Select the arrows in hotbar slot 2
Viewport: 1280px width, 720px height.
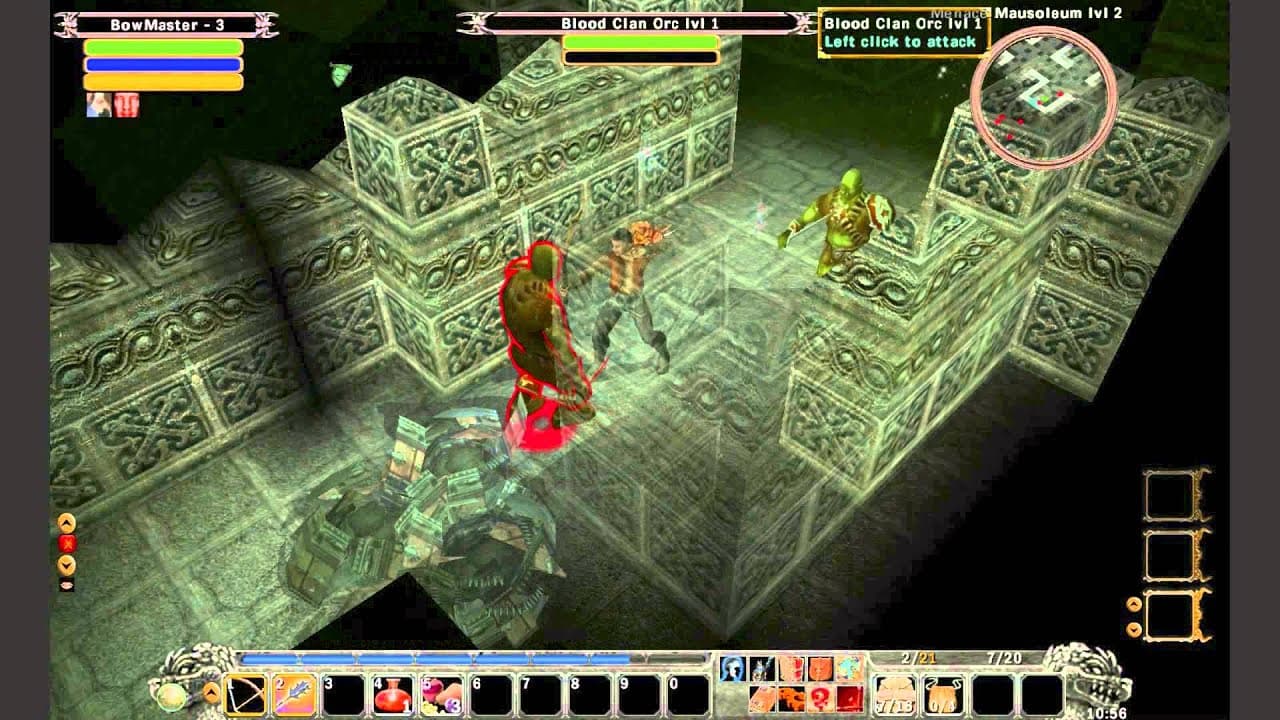tap(293, 693)
